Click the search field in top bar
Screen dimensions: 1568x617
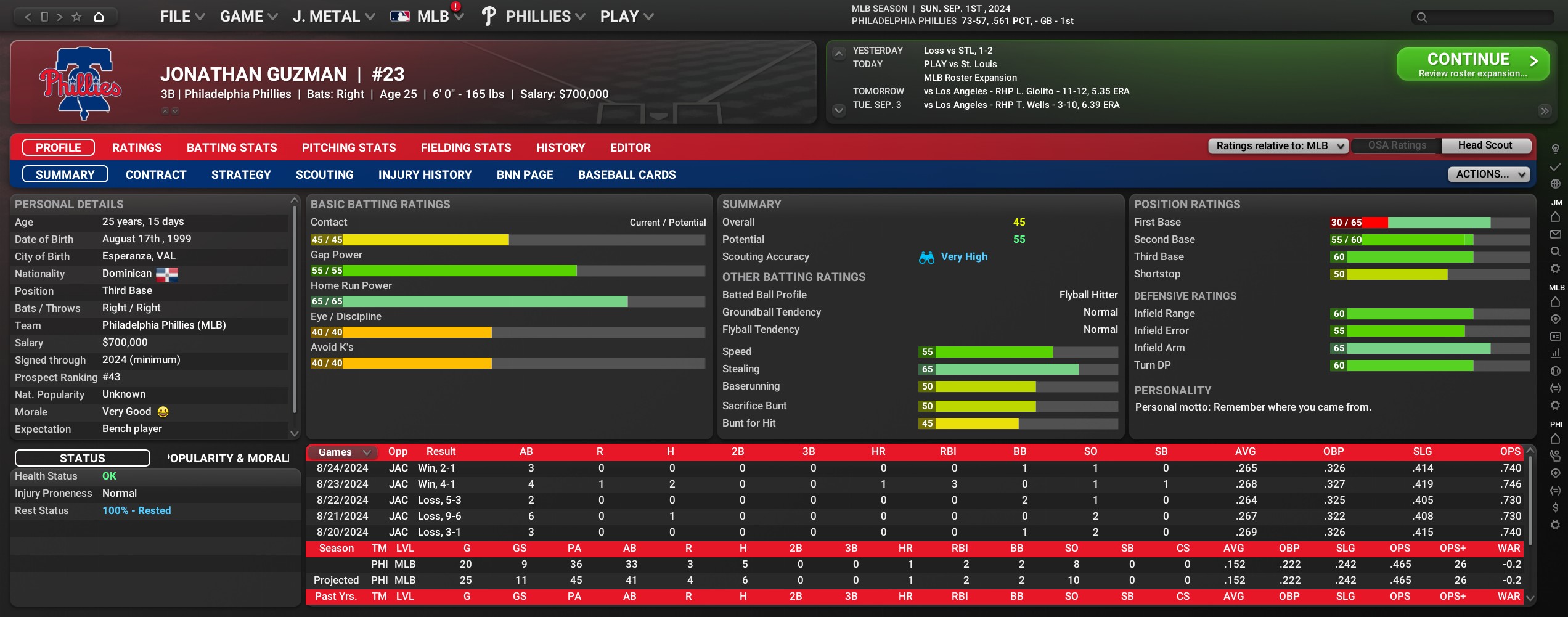pyautogui.click(x=1485, y=17)
